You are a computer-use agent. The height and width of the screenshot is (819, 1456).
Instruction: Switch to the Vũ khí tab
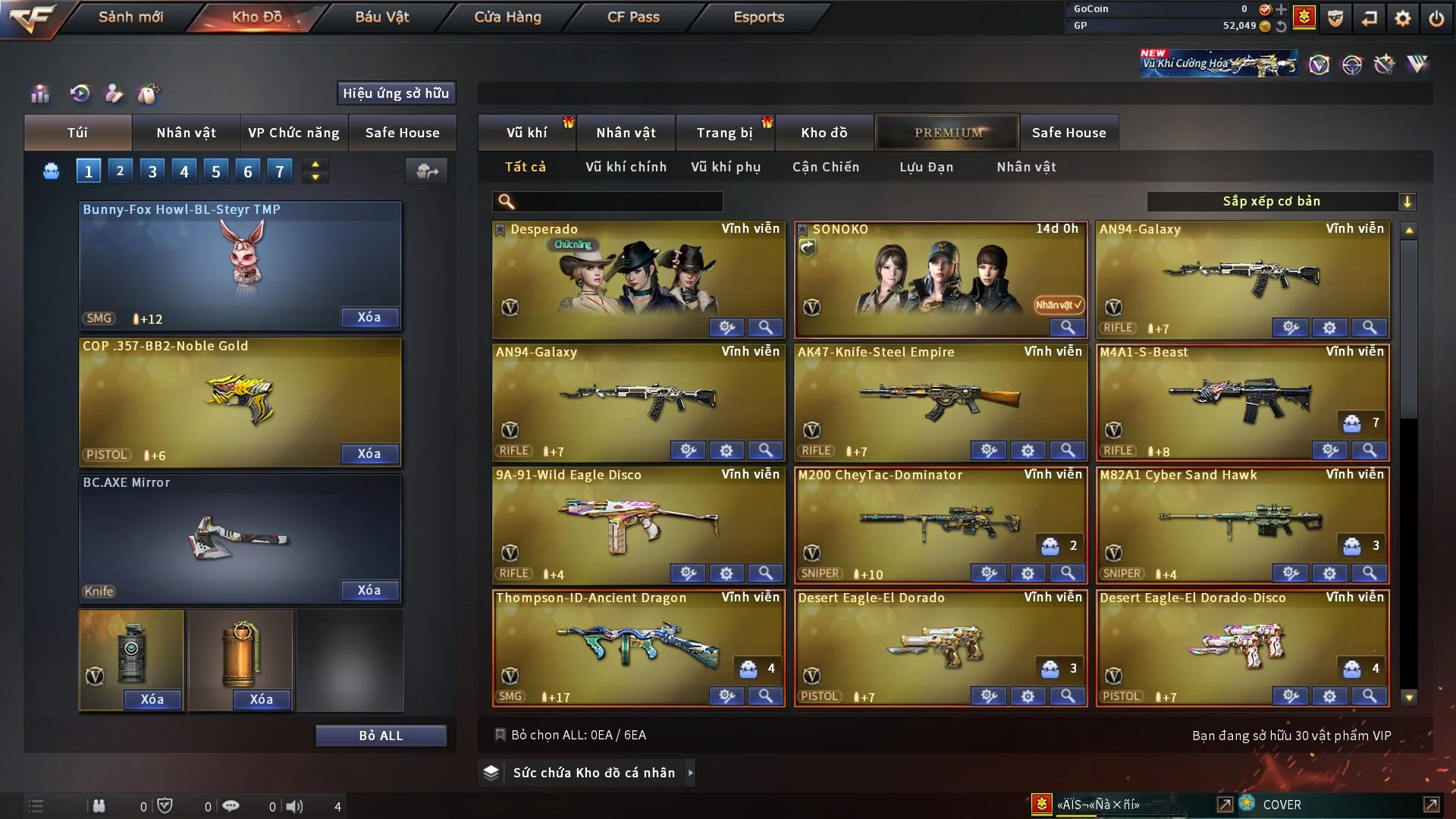click(x=526, y=133)
